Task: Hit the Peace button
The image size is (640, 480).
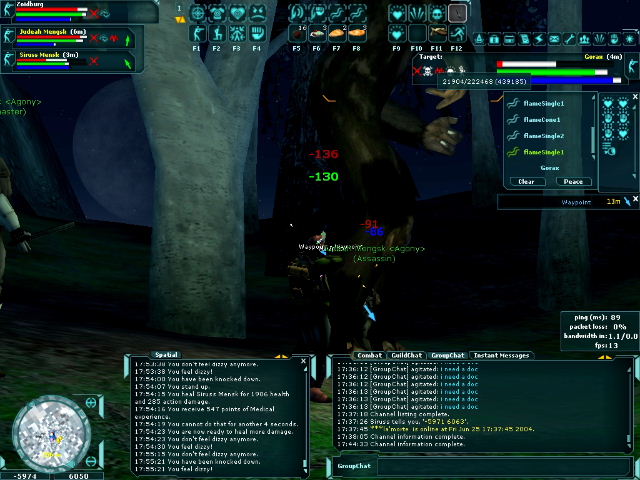Action: pos(573,182)
